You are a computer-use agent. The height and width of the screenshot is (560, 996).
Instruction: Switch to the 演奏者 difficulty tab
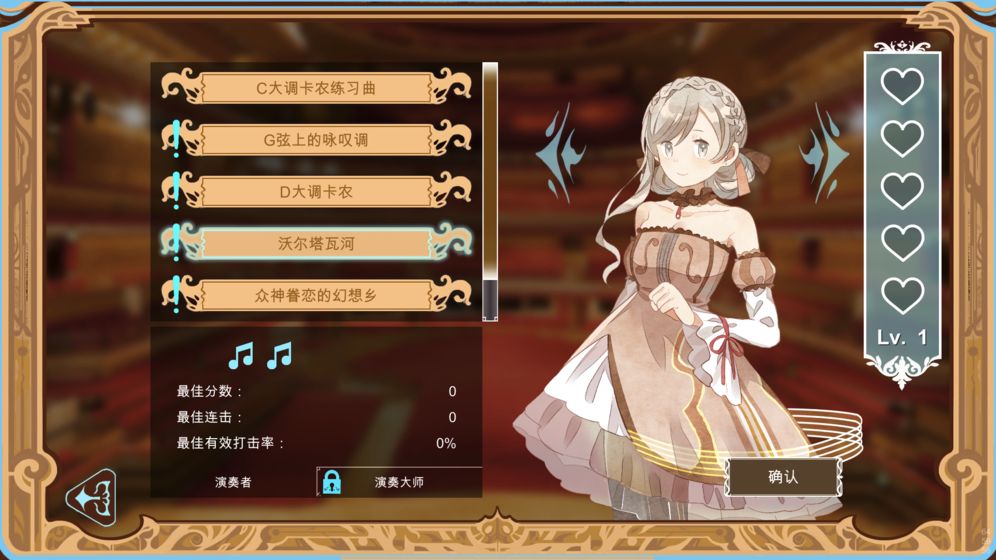233,482
